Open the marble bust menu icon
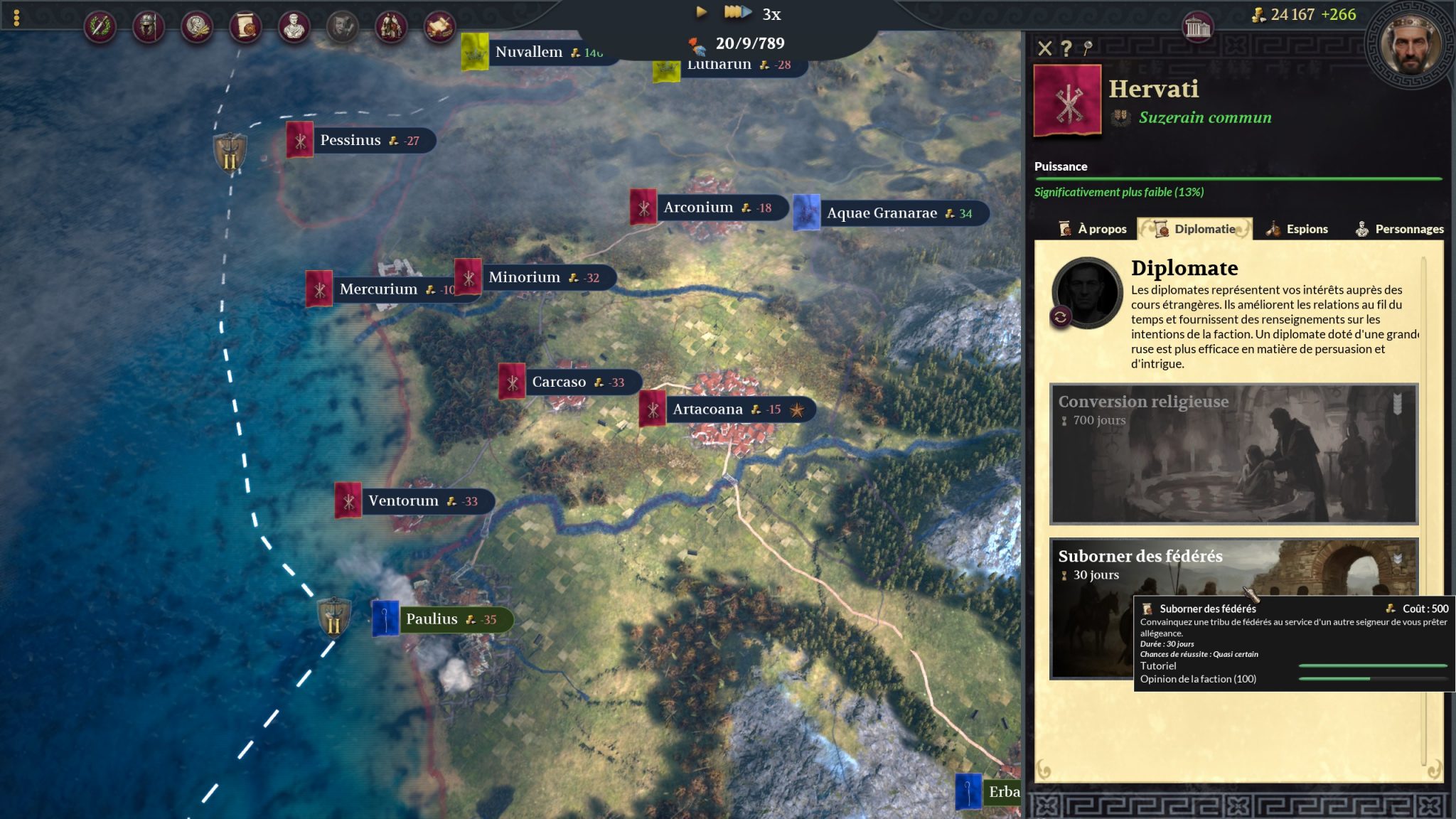The width and height of the screenshot is (1456, 819). pyautogui.click(x=294, y=27)
